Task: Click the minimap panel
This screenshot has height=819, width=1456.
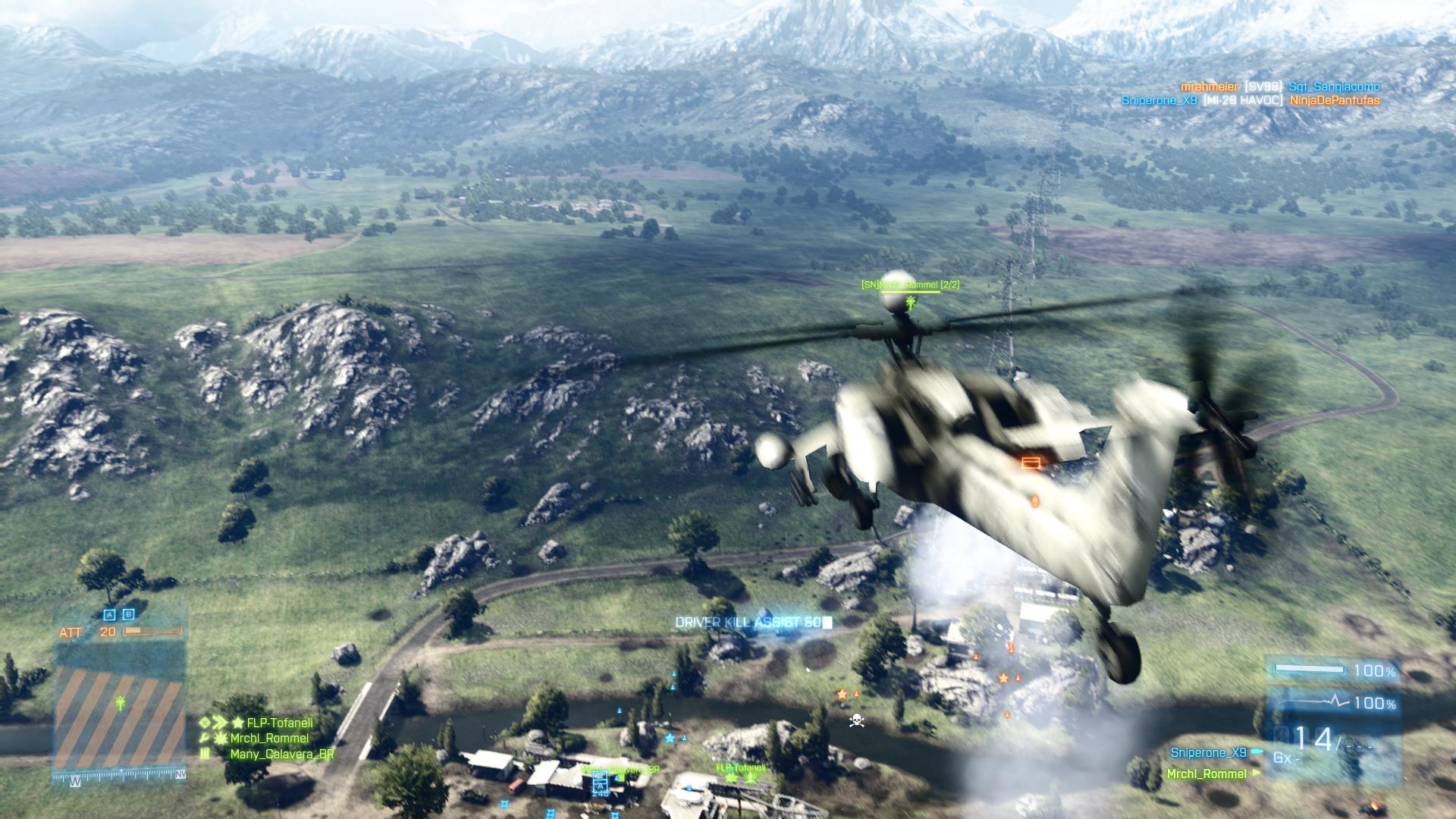Action: pos(119,705)
